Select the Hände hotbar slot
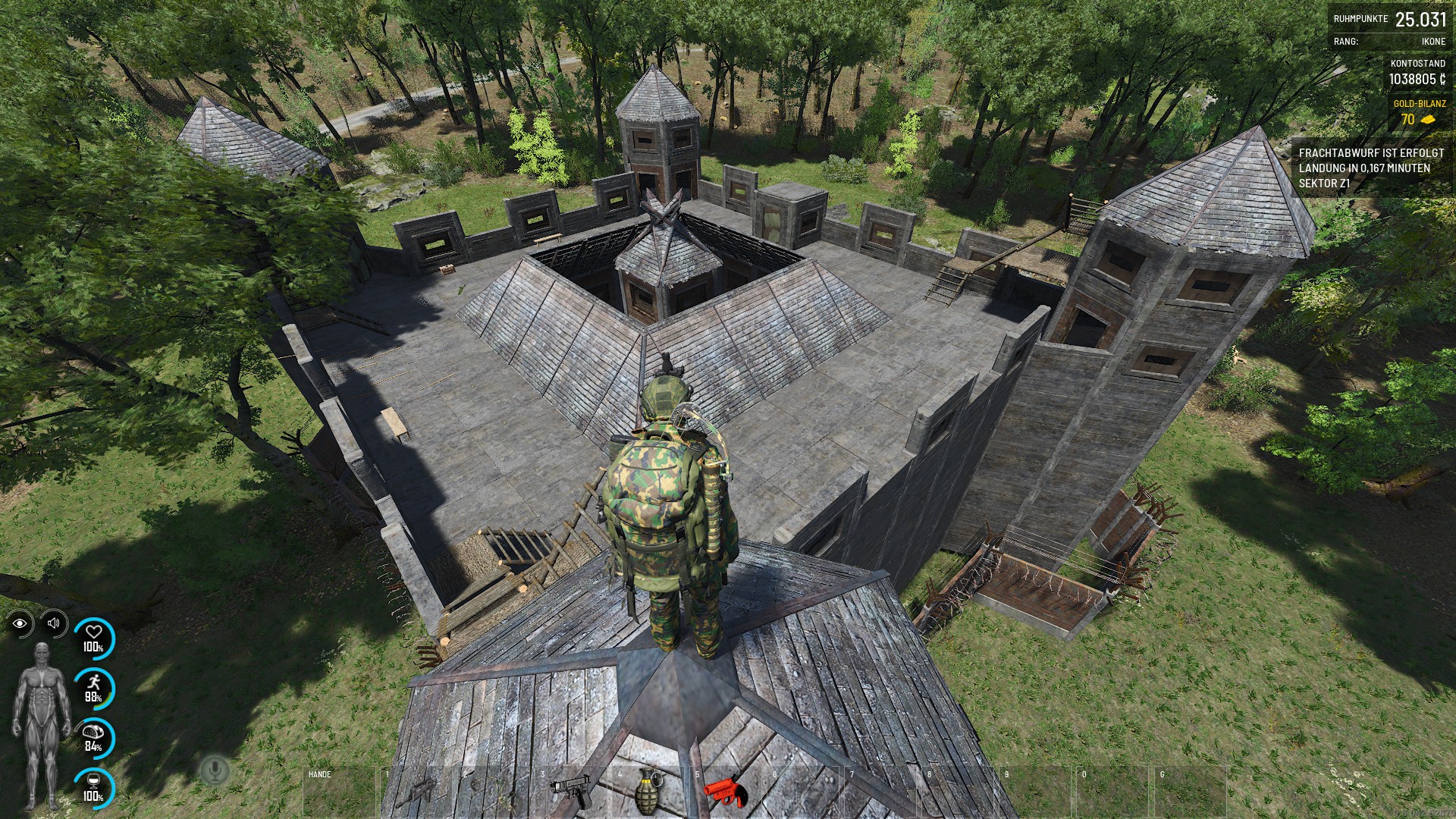The width and height of the screenshot is (1456, 819). [x=339, y=792]
